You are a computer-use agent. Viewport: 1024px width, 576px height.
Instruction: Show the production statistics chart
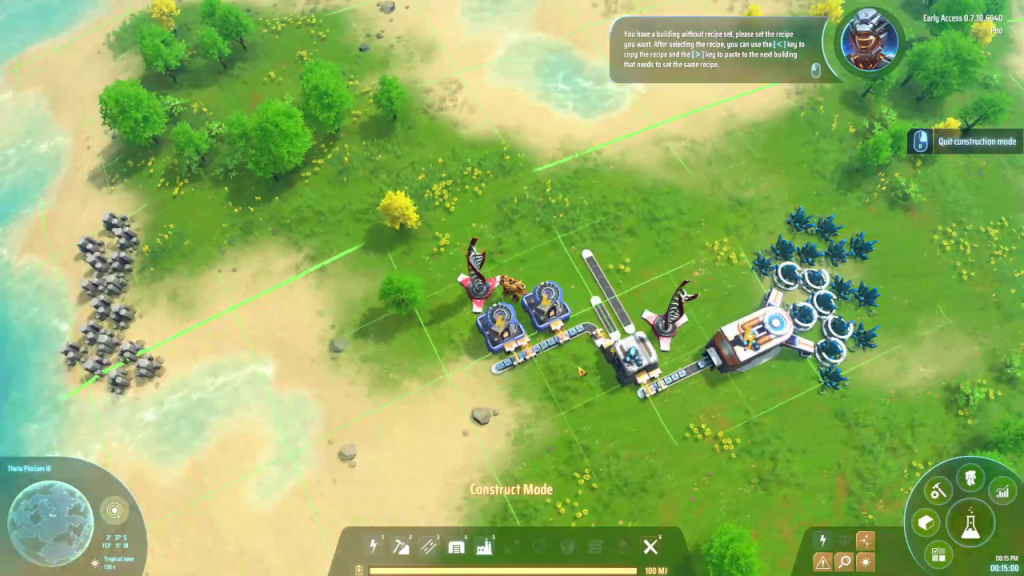[x=1001, y=491]
